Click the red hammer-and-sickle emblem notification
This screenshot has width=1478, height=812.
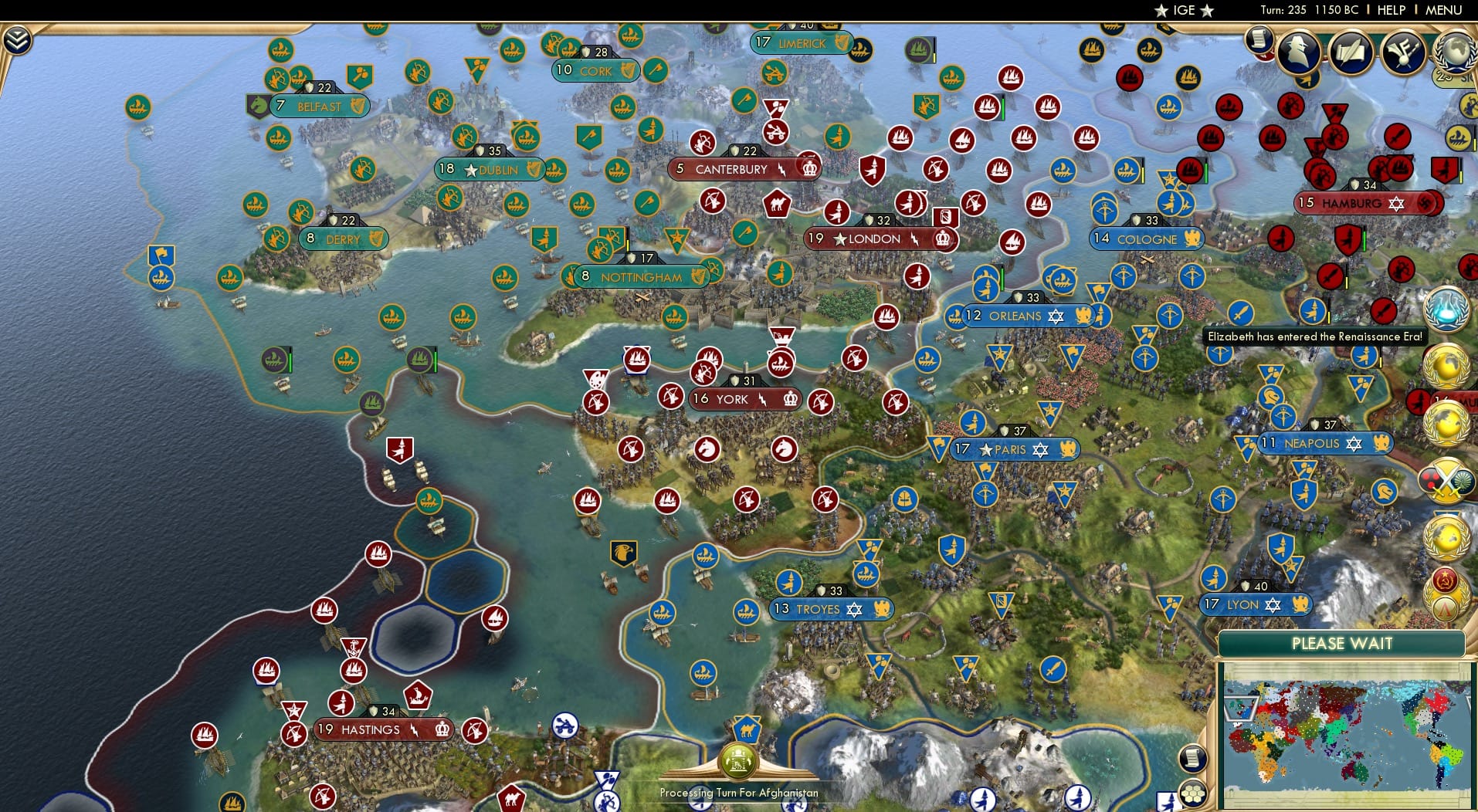[x=1446, y=579]
